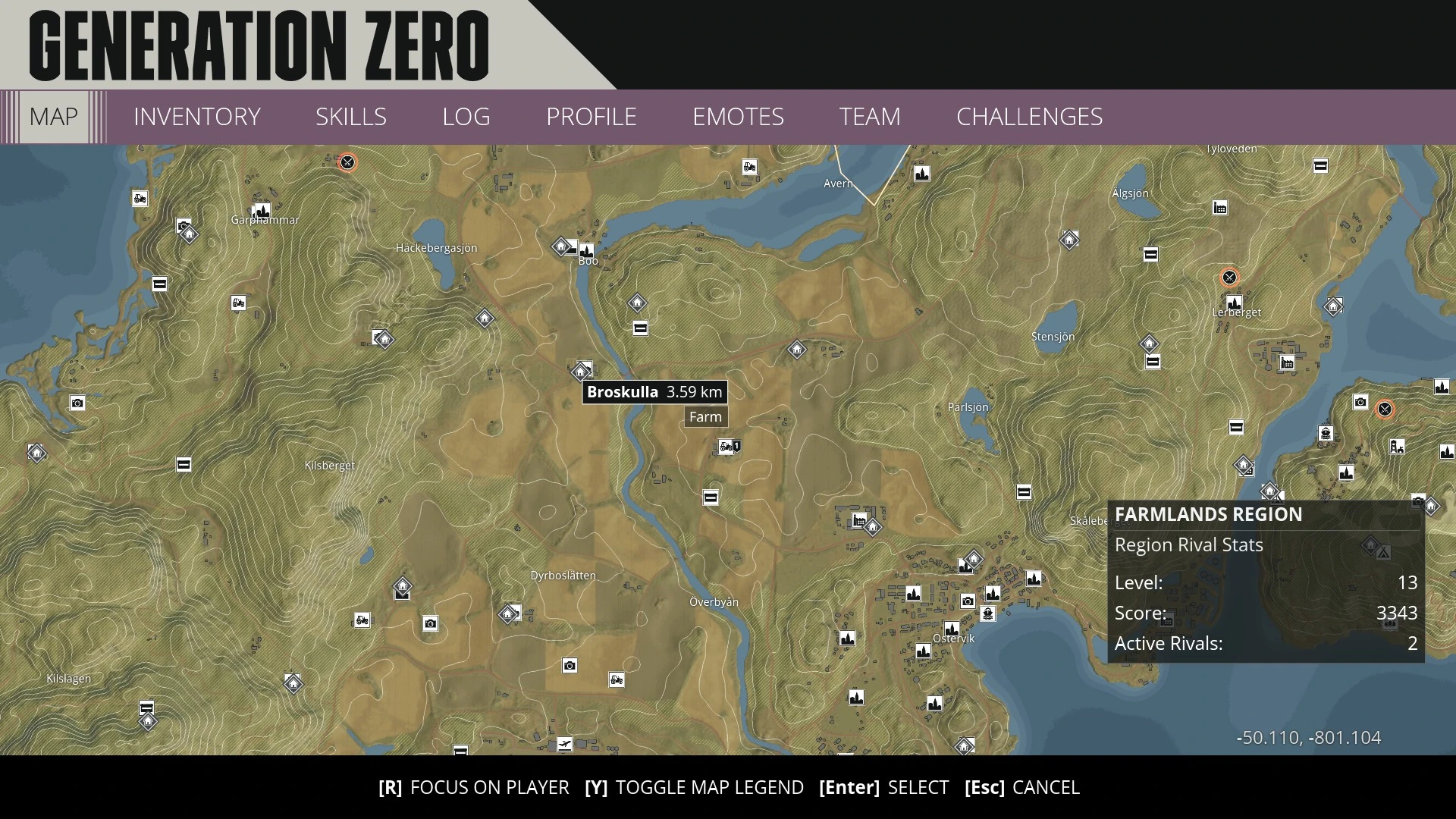This screenshot has width=1456, height=819.
Task: Click the church city marker in Östervik
Action: (952, 629)
